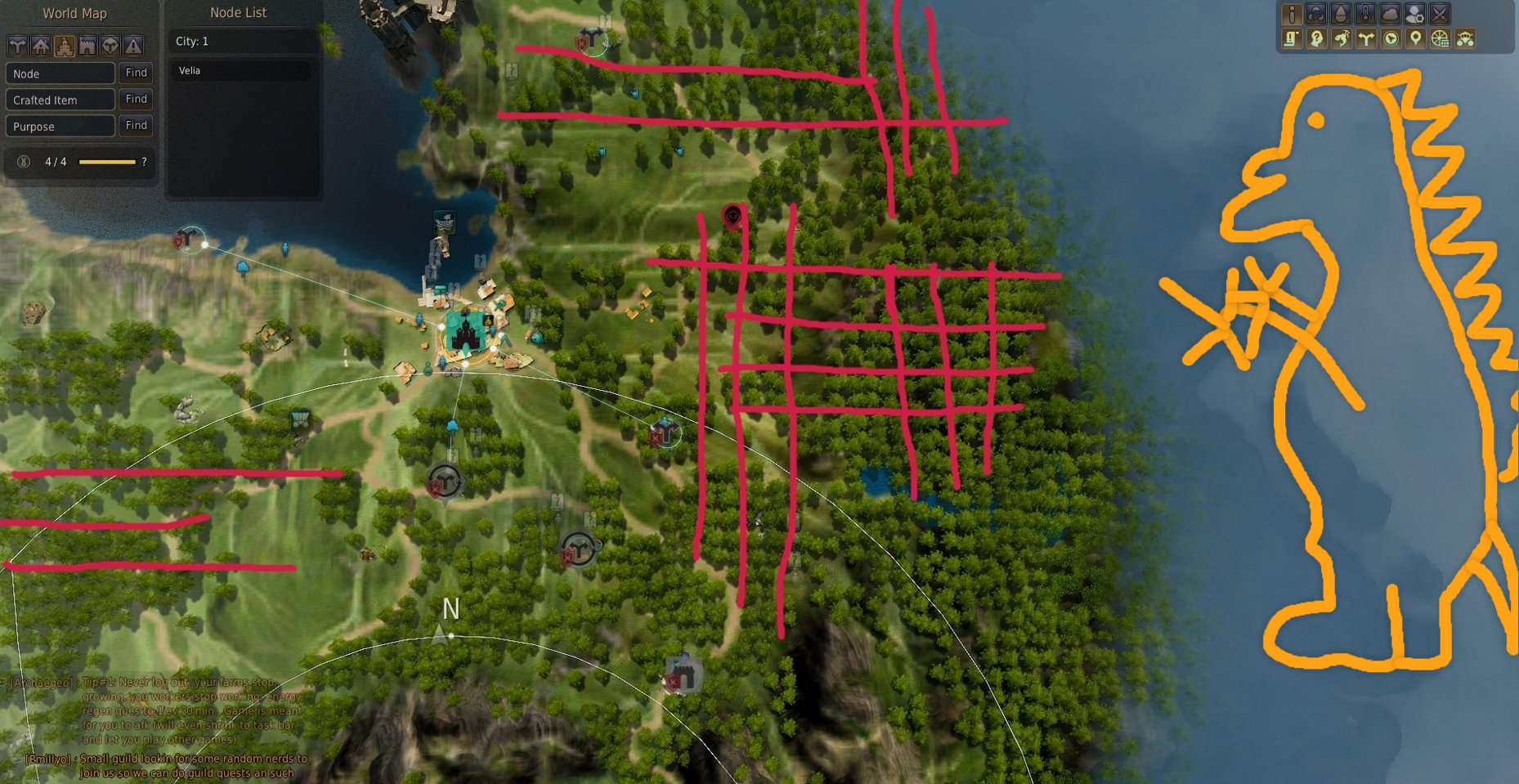Select the weather cloud overlay icon
This screenshot has width=1519, height=784.
pyautogui.click(x=1391, y=15)
